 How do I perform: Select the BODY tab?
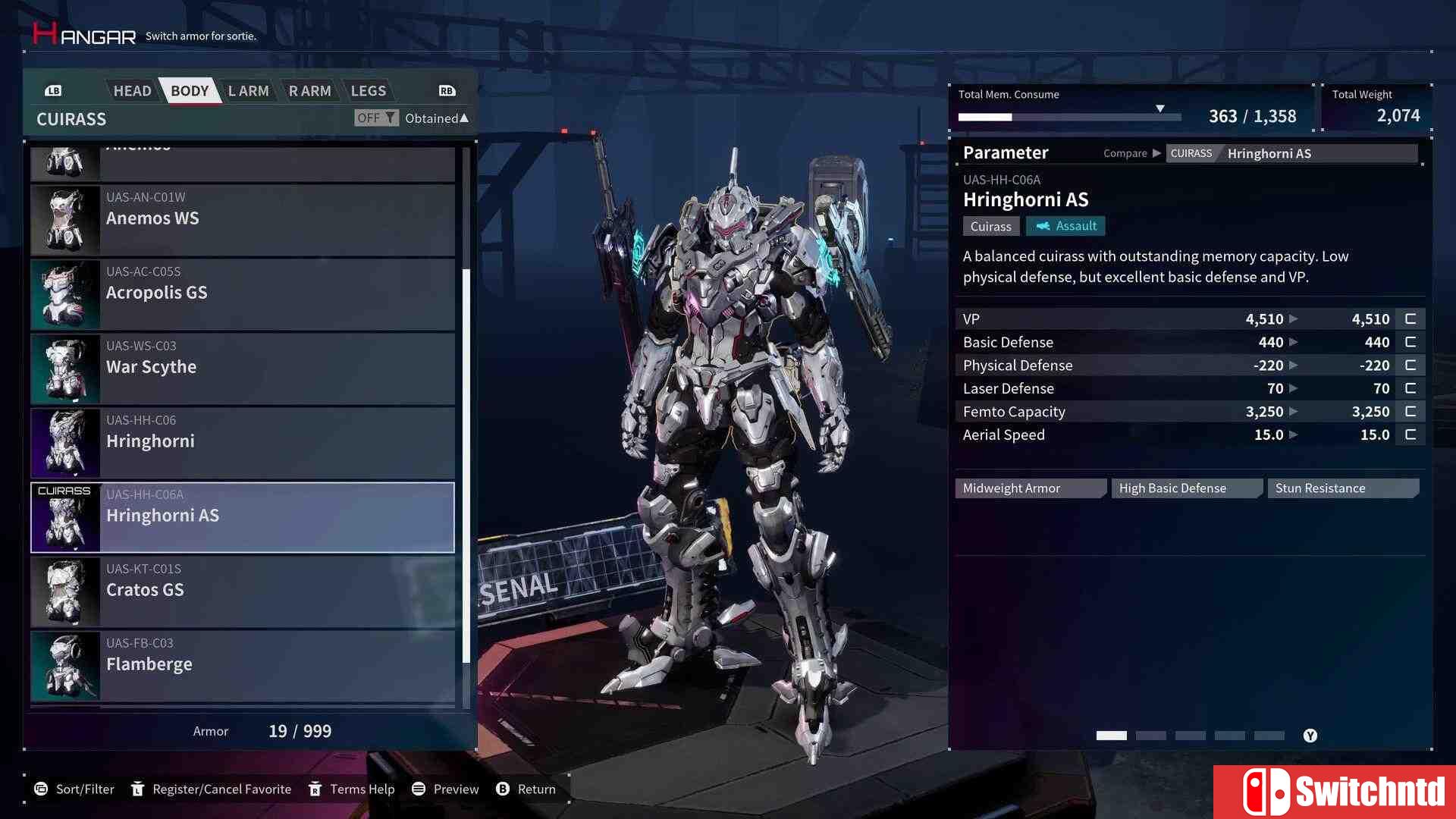point(189,91)
